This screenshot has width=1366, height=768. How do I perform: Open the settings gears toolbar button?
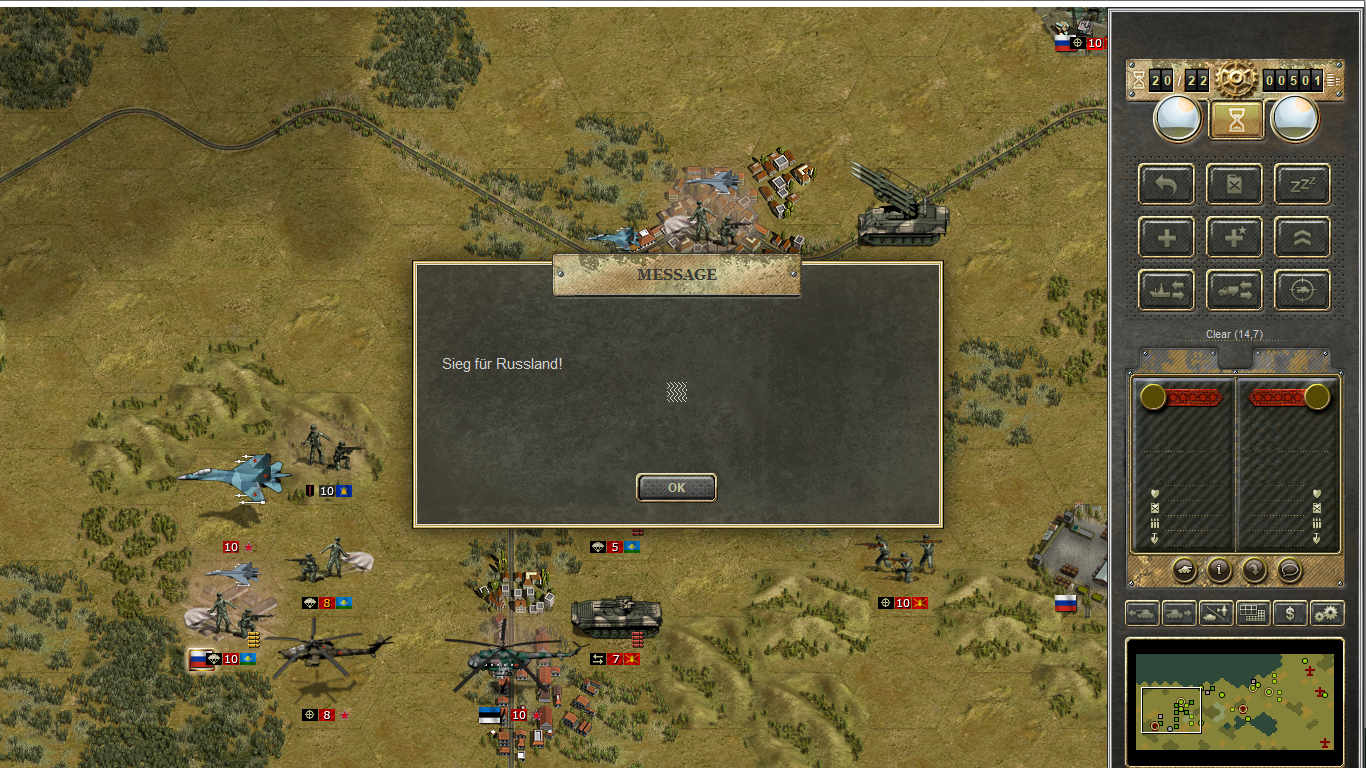(1327, 613)
